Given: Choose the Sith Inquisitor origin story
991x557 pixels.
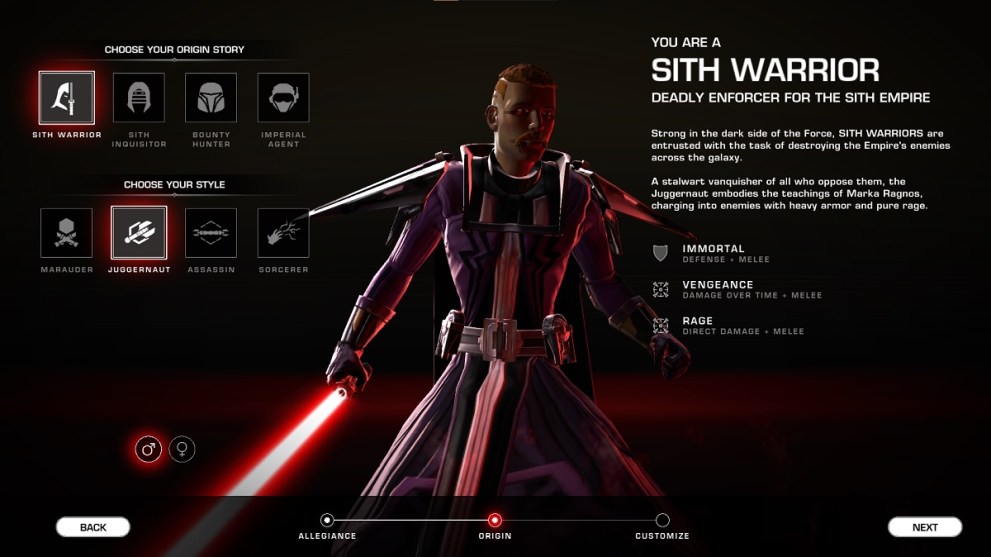Looking at the screenshot, I should click(x=139, y=98).
